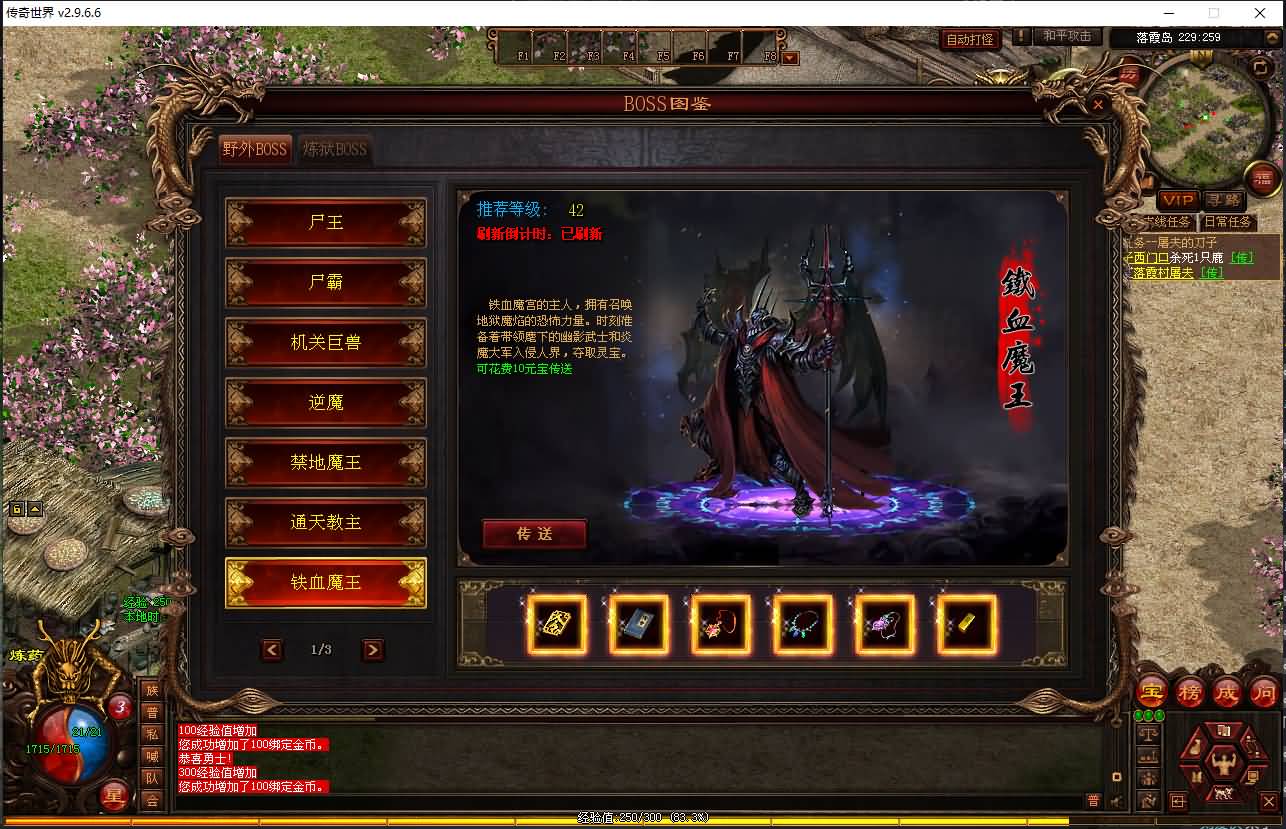This screenshot has height=829, width=1286.
Task: Open the character figure icon in the hex menu
Action: [x=1224, y=763]
